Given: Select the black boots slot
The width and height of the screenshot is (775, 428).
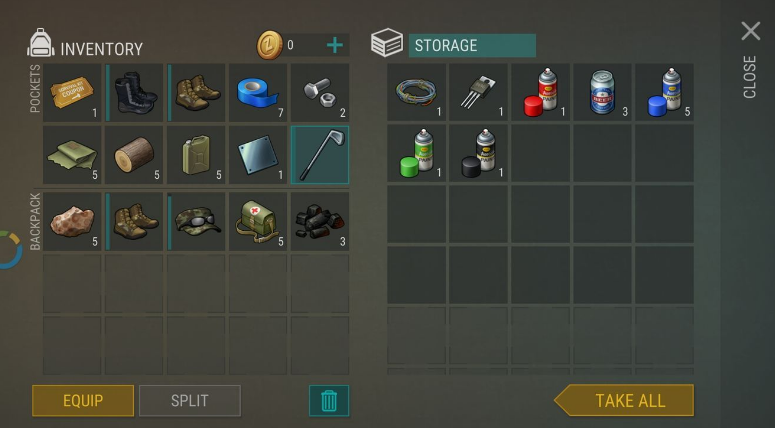Looking at the screenshot, I should [x=135, y=93].
